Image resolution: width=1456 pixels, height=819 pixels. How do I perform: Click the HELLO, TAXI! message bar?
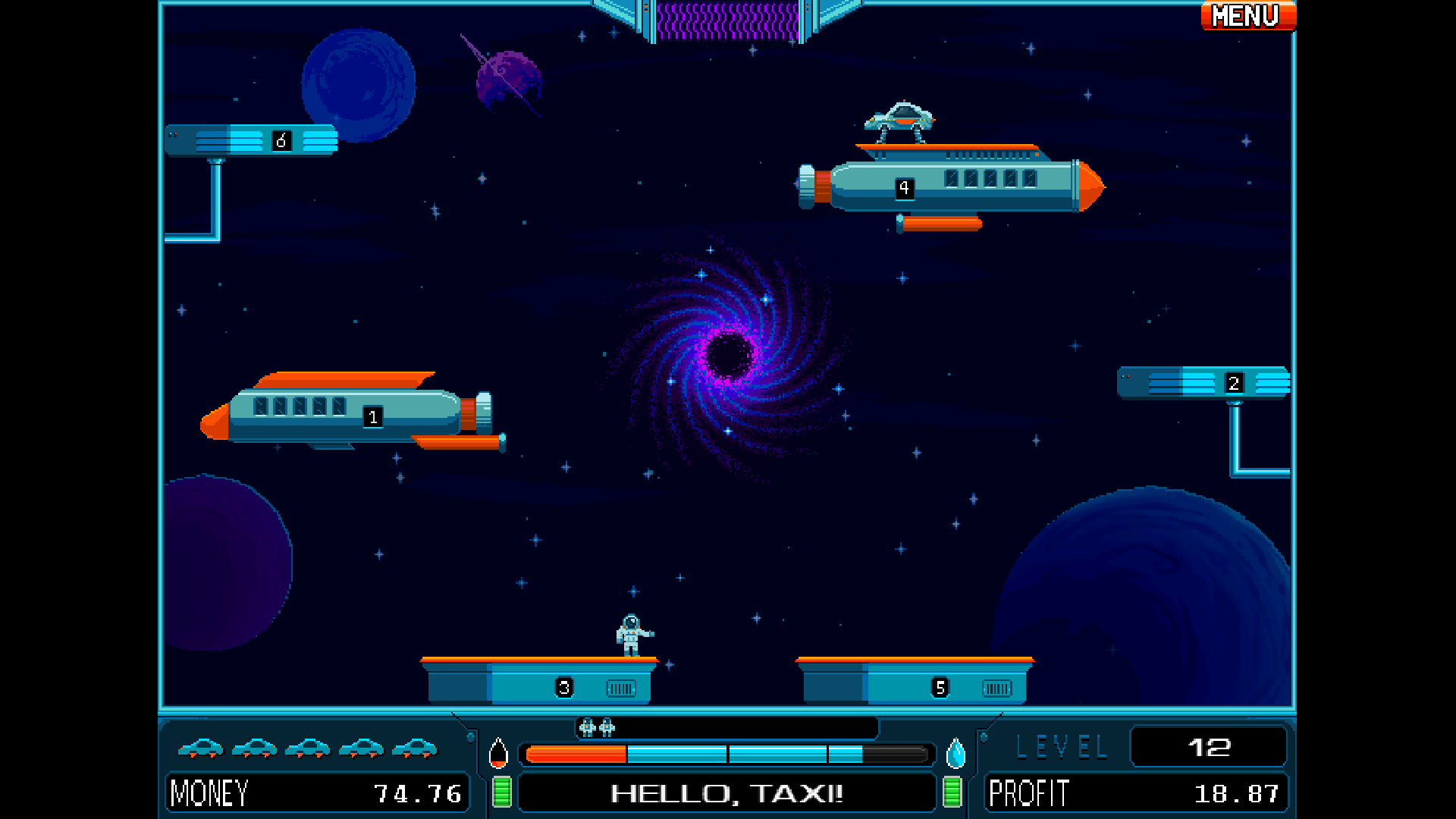coord(726,793)
